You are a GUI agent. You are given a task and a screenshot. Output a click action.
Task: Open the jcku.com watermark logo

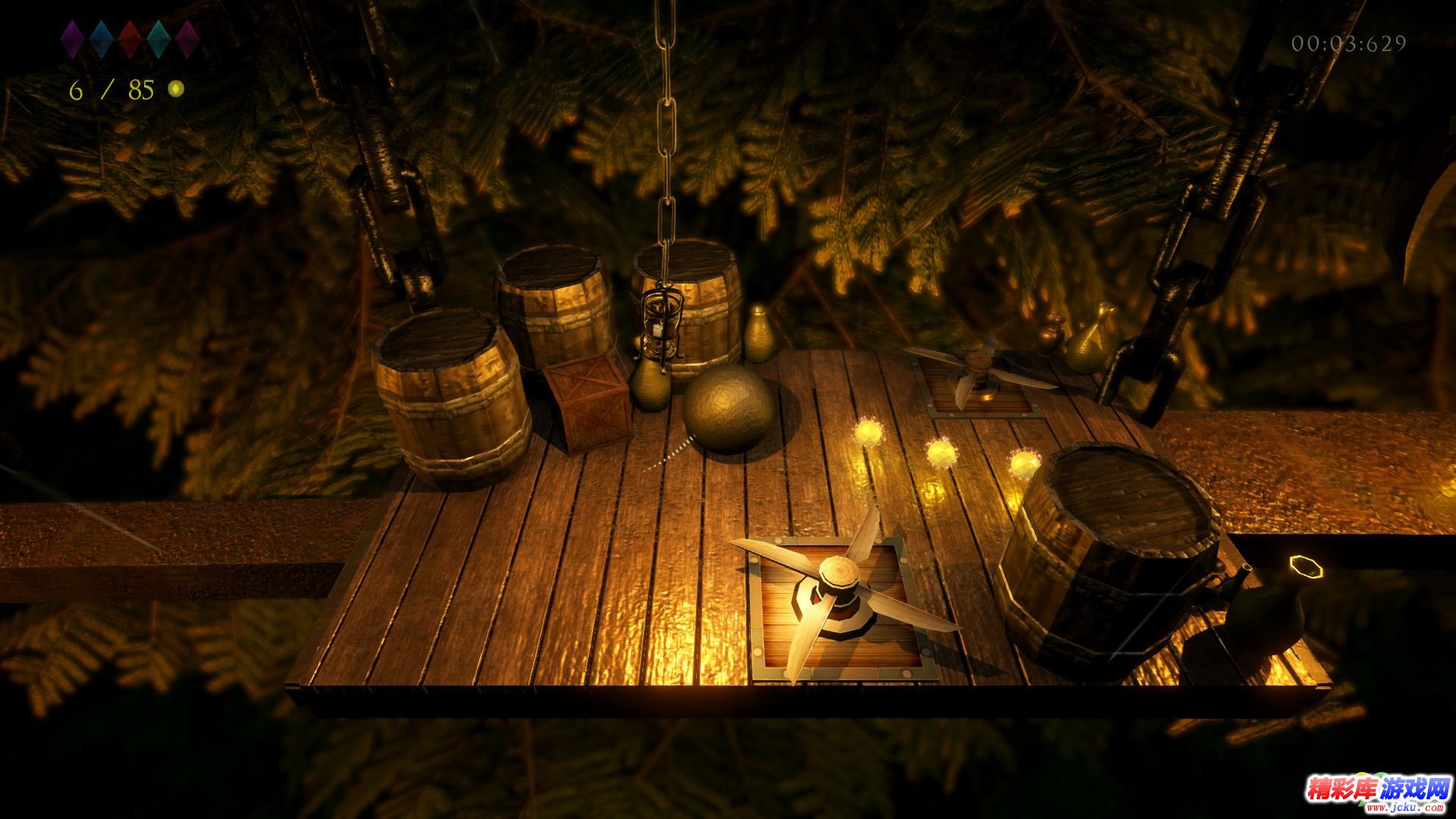(x=1377, y=792)
